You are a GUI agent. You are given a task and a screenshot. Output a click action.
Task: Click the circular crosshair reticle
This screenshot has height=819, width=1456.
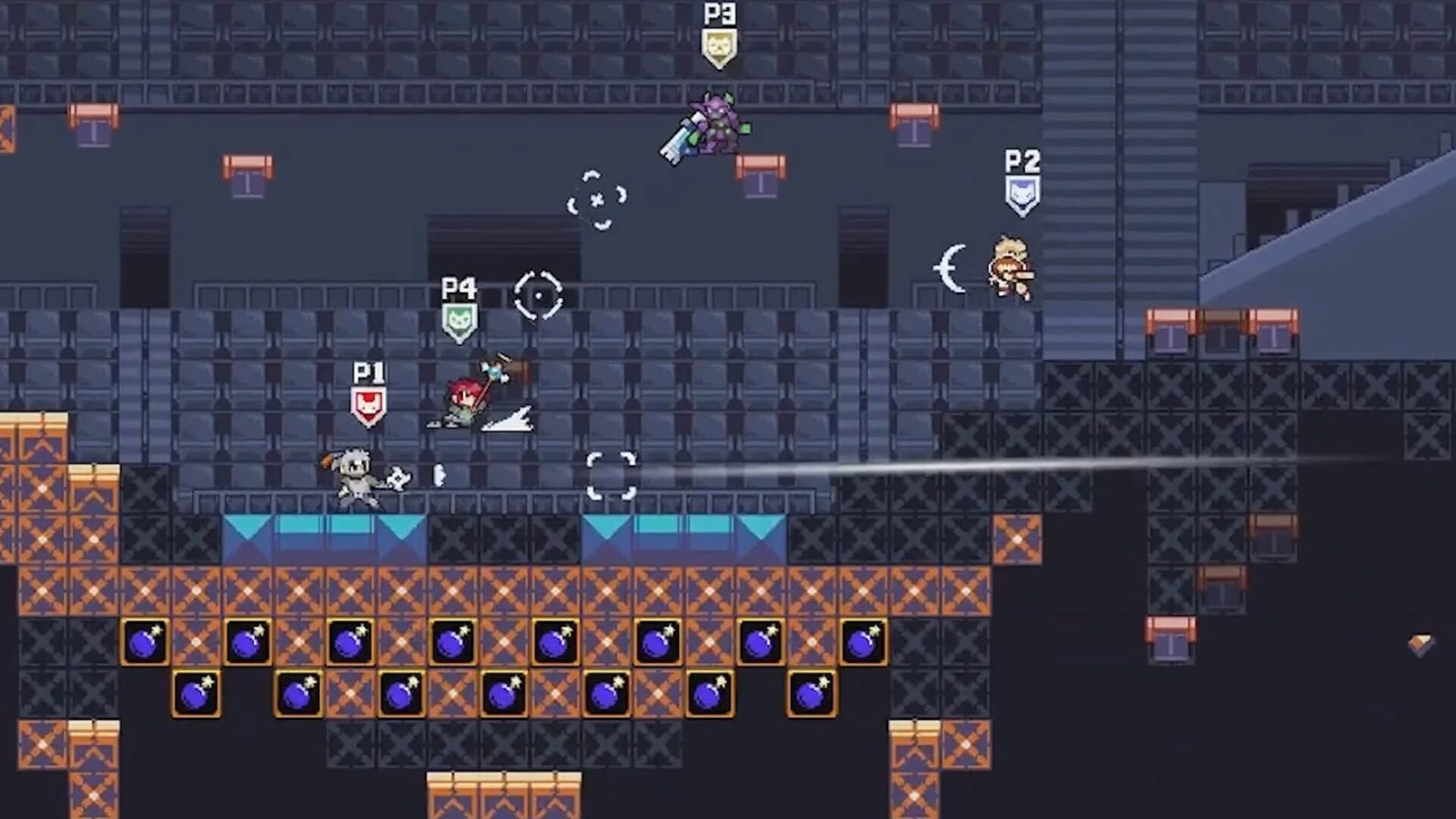click(540, 296)
